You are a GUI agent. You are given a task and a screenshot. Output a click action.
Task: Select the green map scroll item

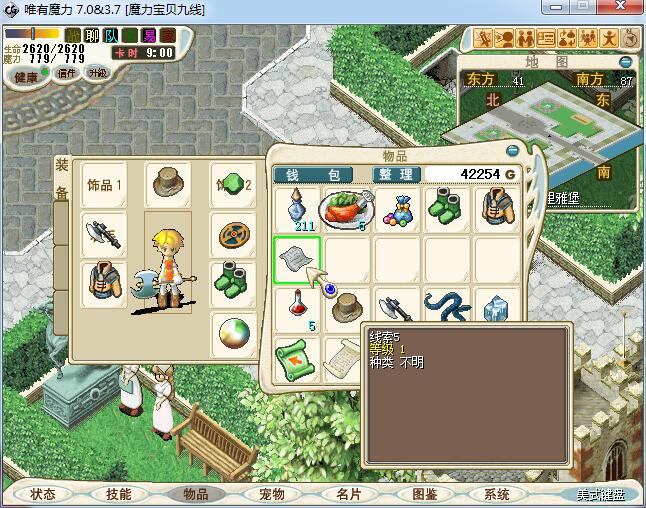point(297,356)
